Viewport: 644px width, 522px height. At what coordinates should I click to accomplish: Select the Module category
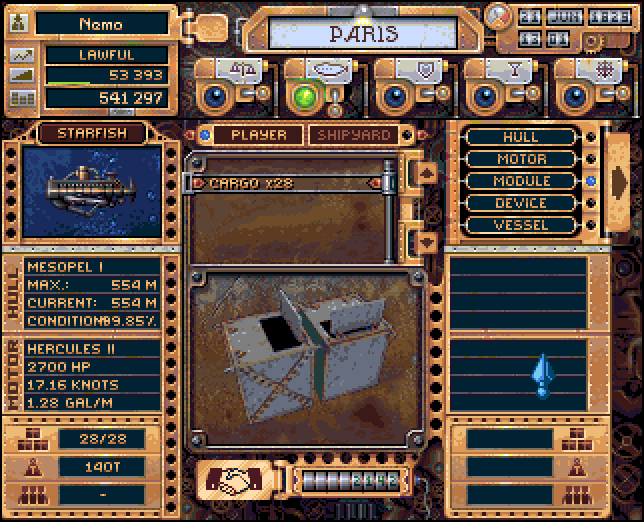(x=521, y=181)
